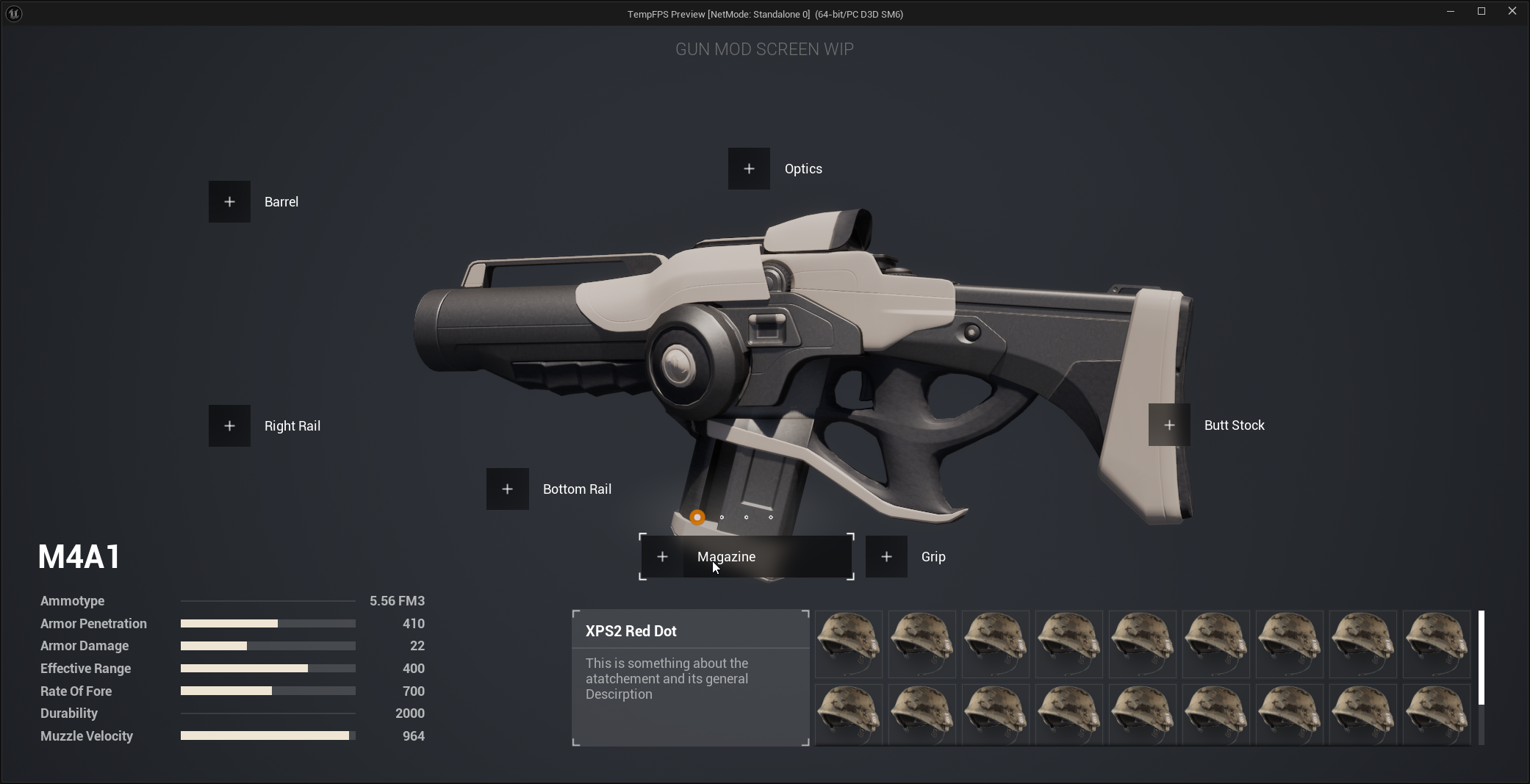
Task: Click the Butt Stock plus icon
Action: point(1168,424)
